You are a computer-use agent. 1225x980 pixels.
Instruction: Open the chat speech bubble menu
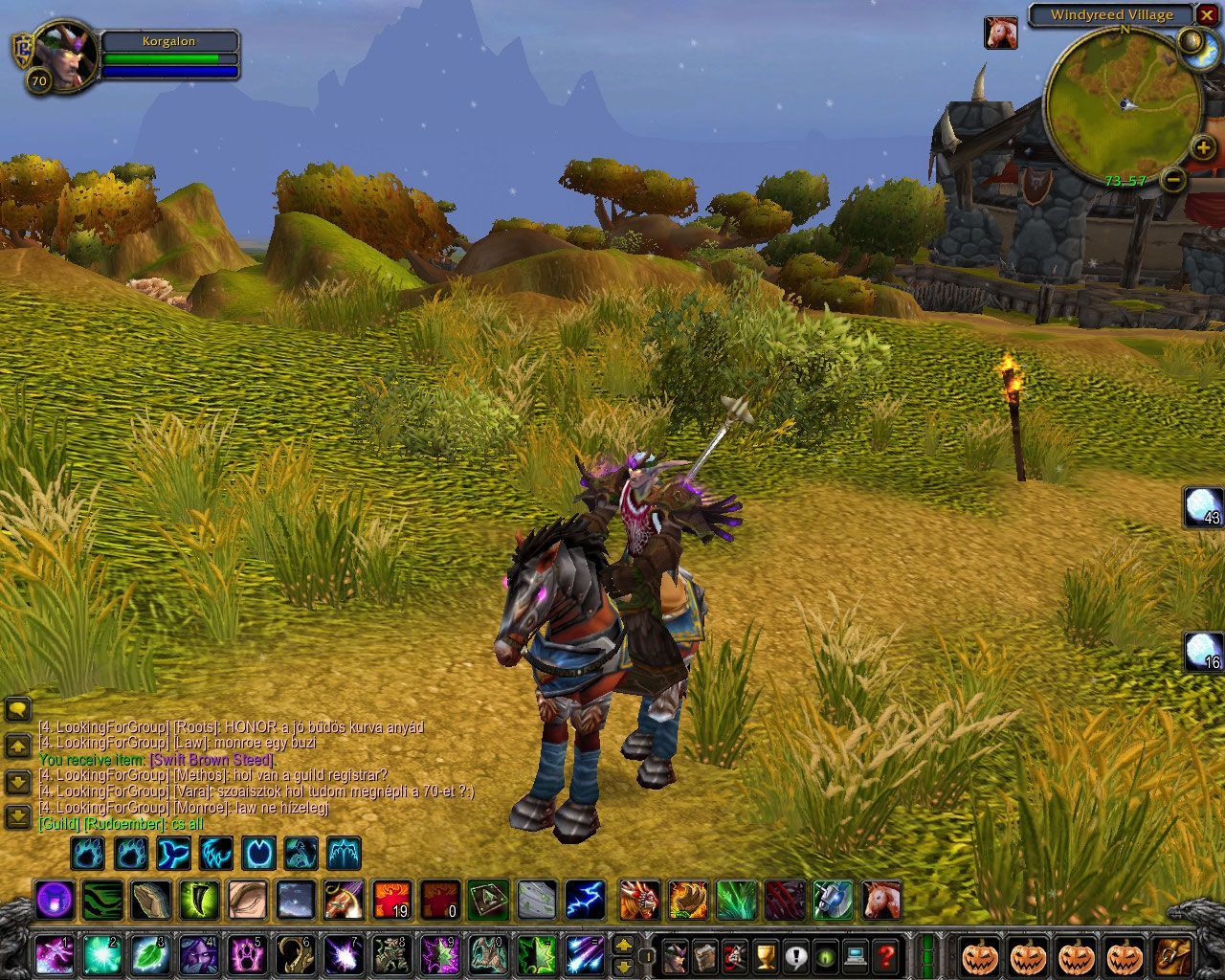pyautogui.click(x=18, y=710)
